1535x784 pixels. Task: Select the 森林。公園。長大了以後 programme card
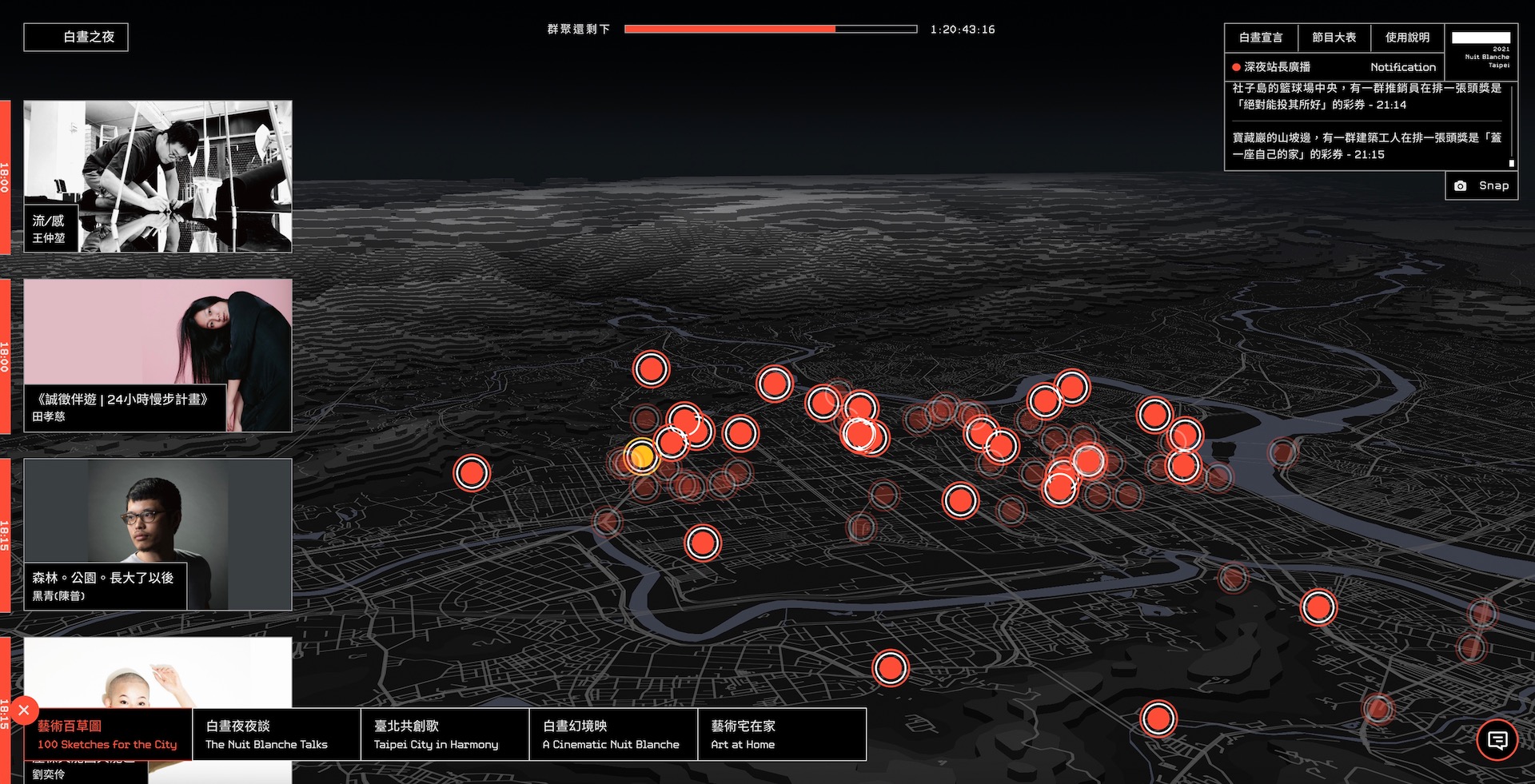pos(157,534)
